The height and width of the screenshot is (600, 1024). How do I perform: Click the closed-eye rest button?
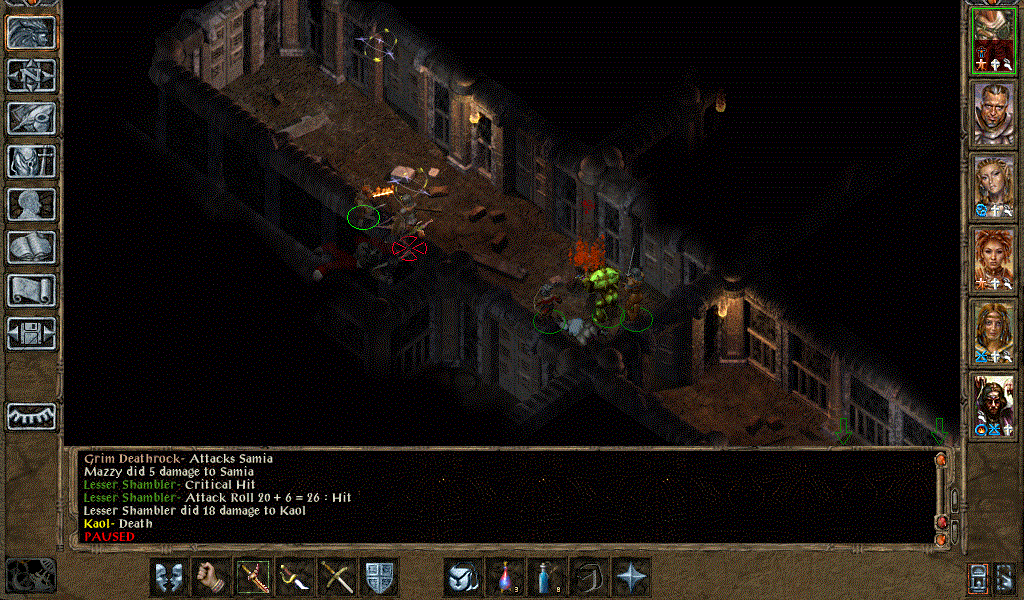pos(31,415)
